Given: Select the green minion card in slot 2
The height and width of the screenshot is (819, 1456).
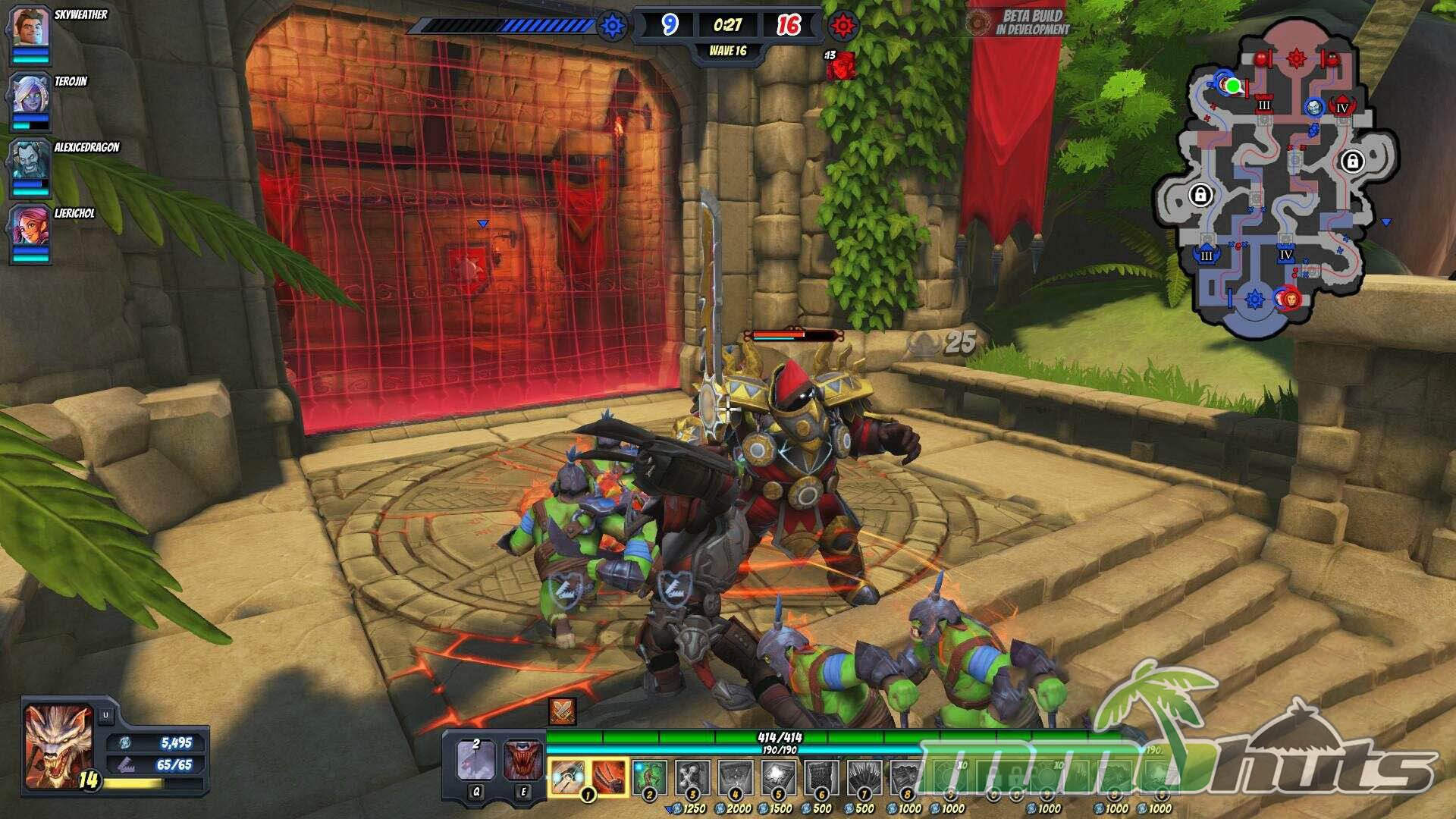Looking at the screenshot, I should coord(649,777).
